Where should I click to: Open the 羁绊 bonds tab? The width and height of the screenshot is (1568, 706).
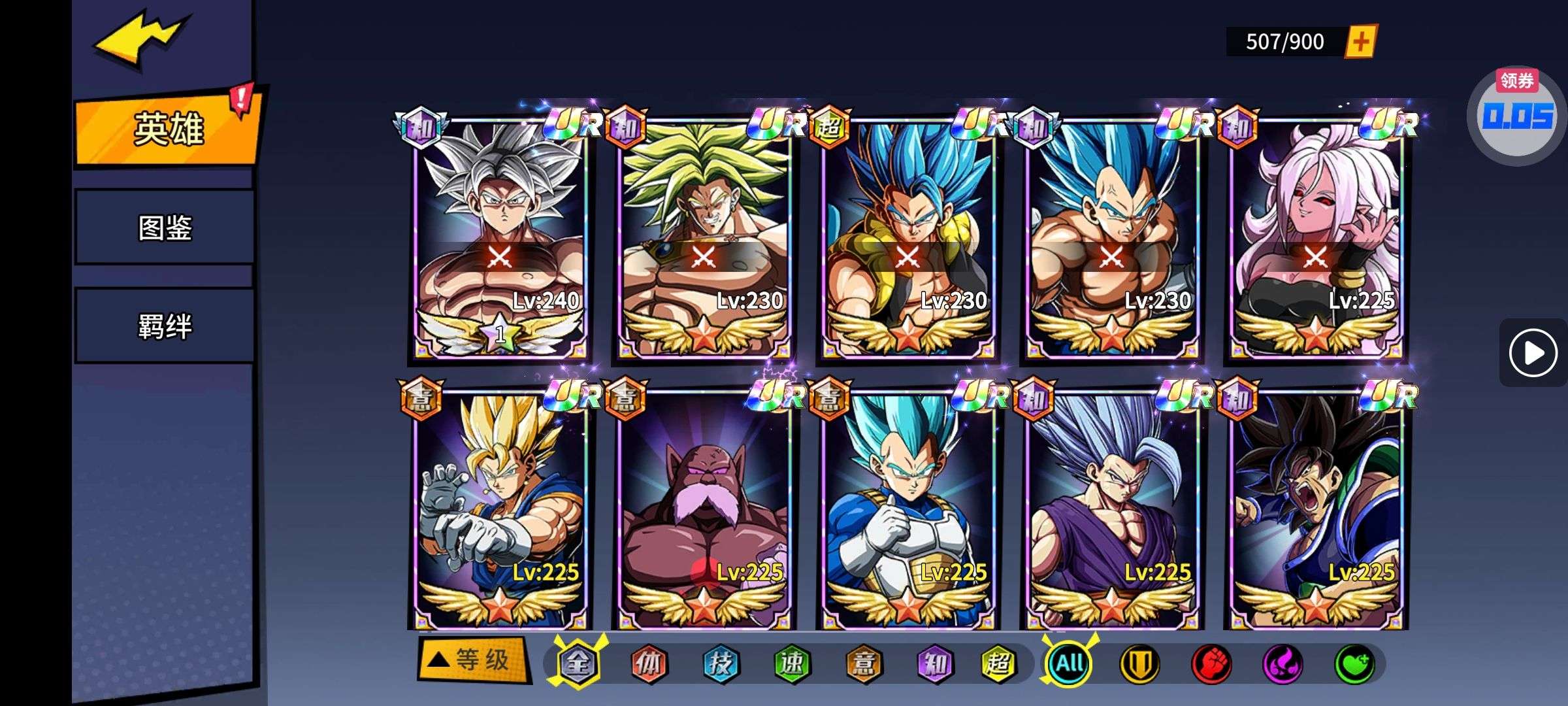(x=165, y=326)
